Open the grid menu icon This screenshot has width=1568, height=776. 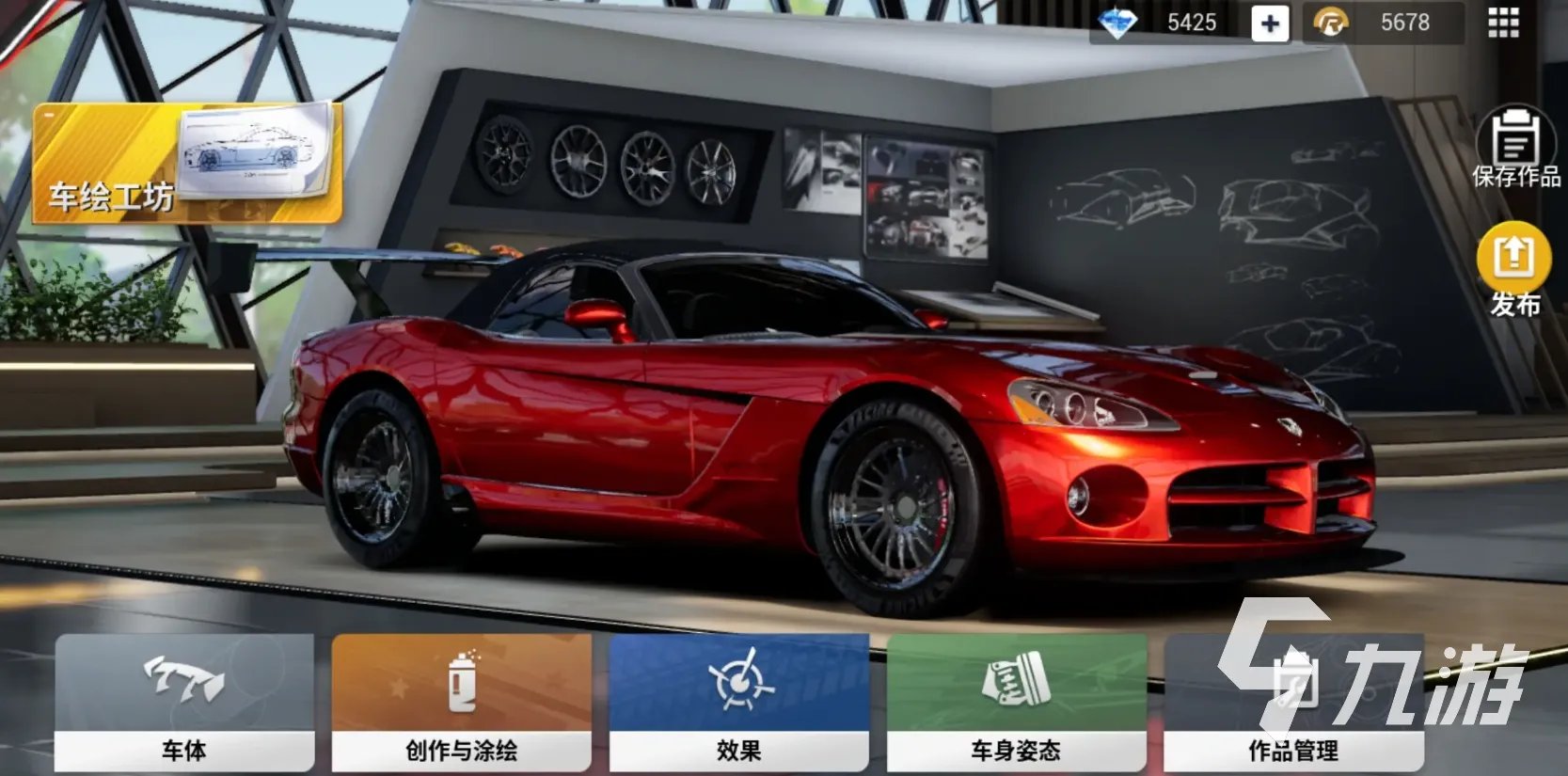tap(1503, 23)
